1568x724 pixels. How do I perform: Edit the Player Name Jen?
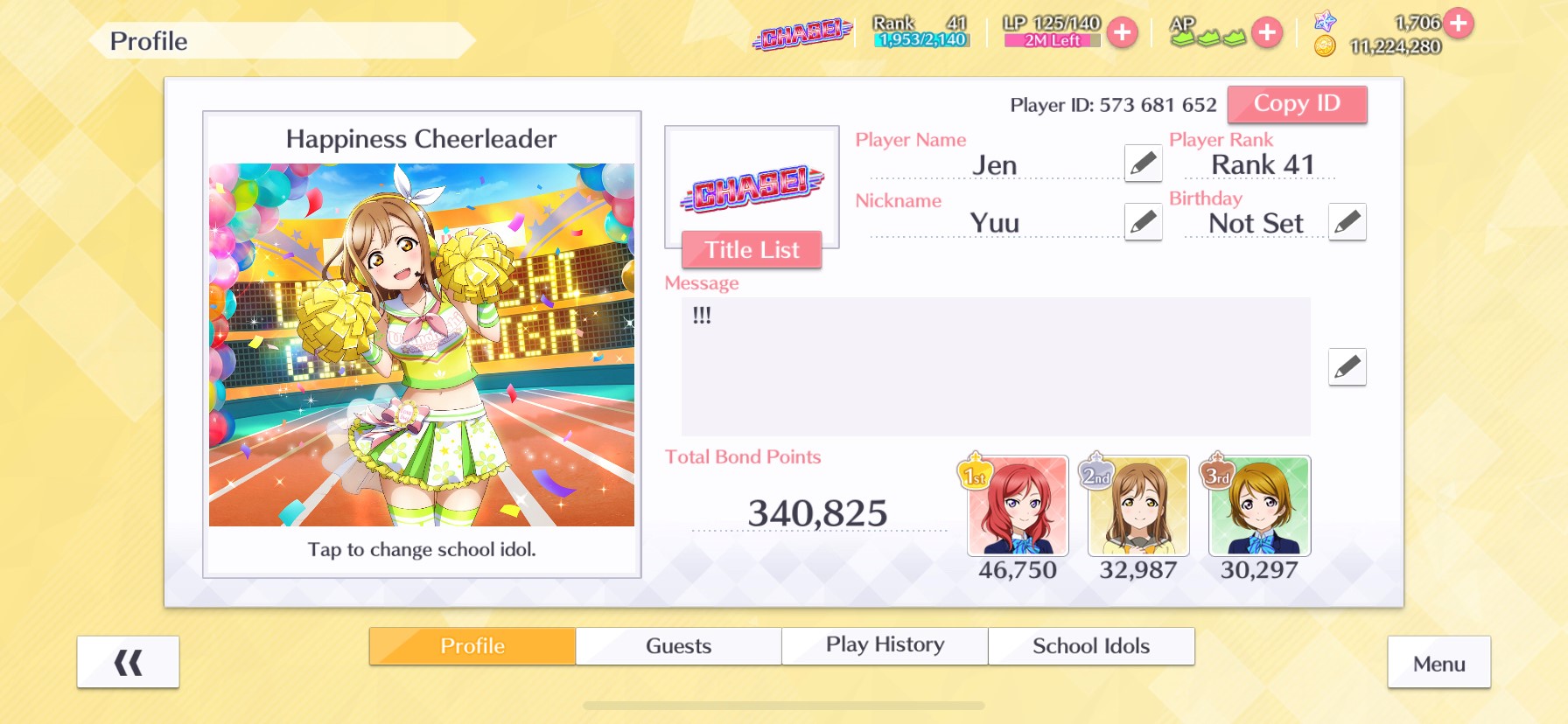click(x=1143, y=164)
